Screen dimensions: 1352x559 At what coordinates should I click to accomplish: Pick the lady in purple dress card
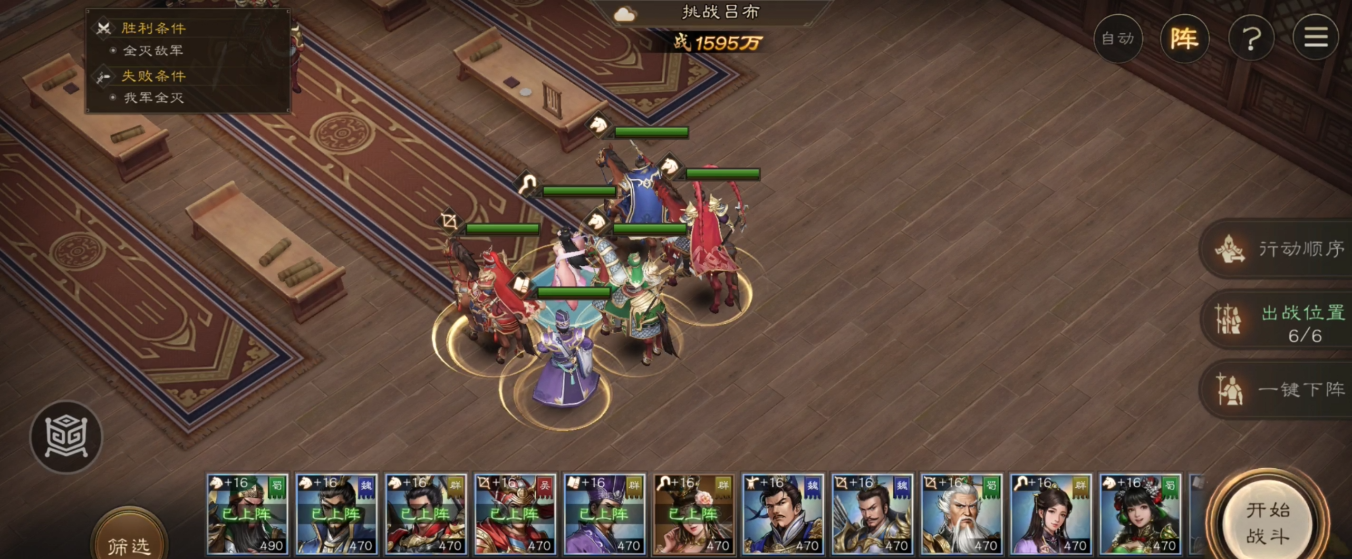click(x=1050, y=514)
